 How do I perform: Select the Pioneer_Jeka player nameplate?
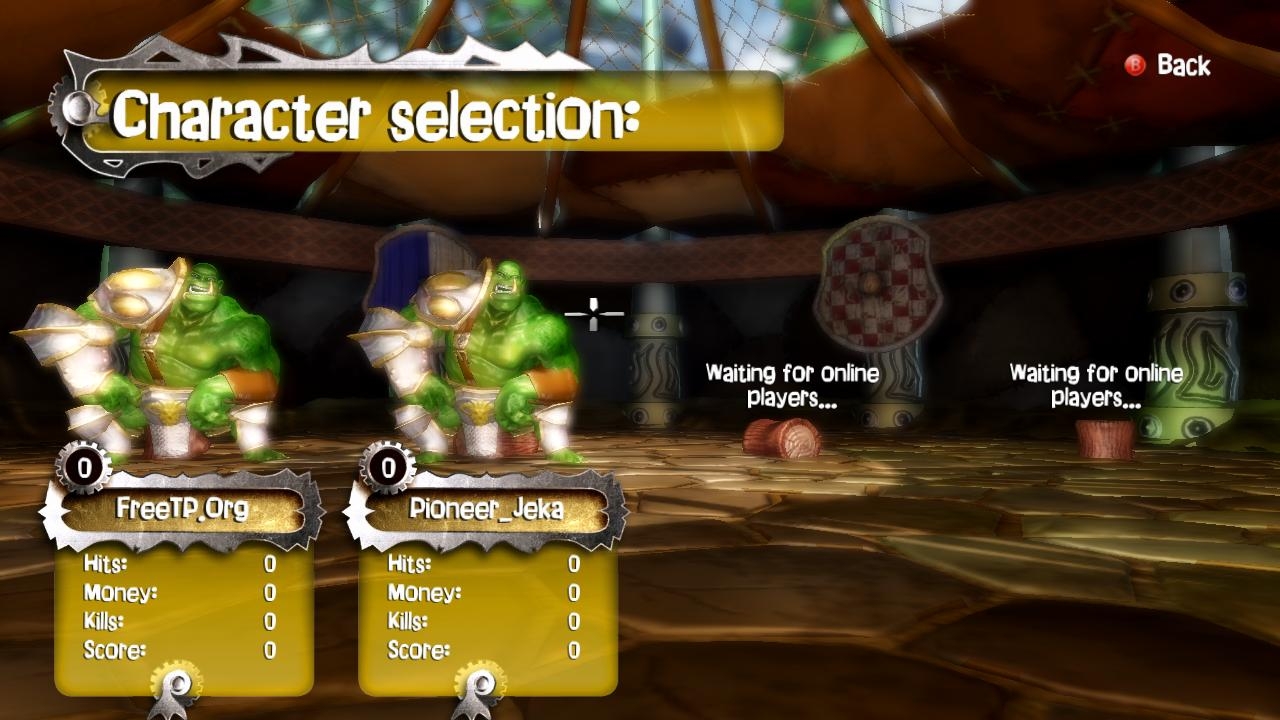(x=486, y=509)
